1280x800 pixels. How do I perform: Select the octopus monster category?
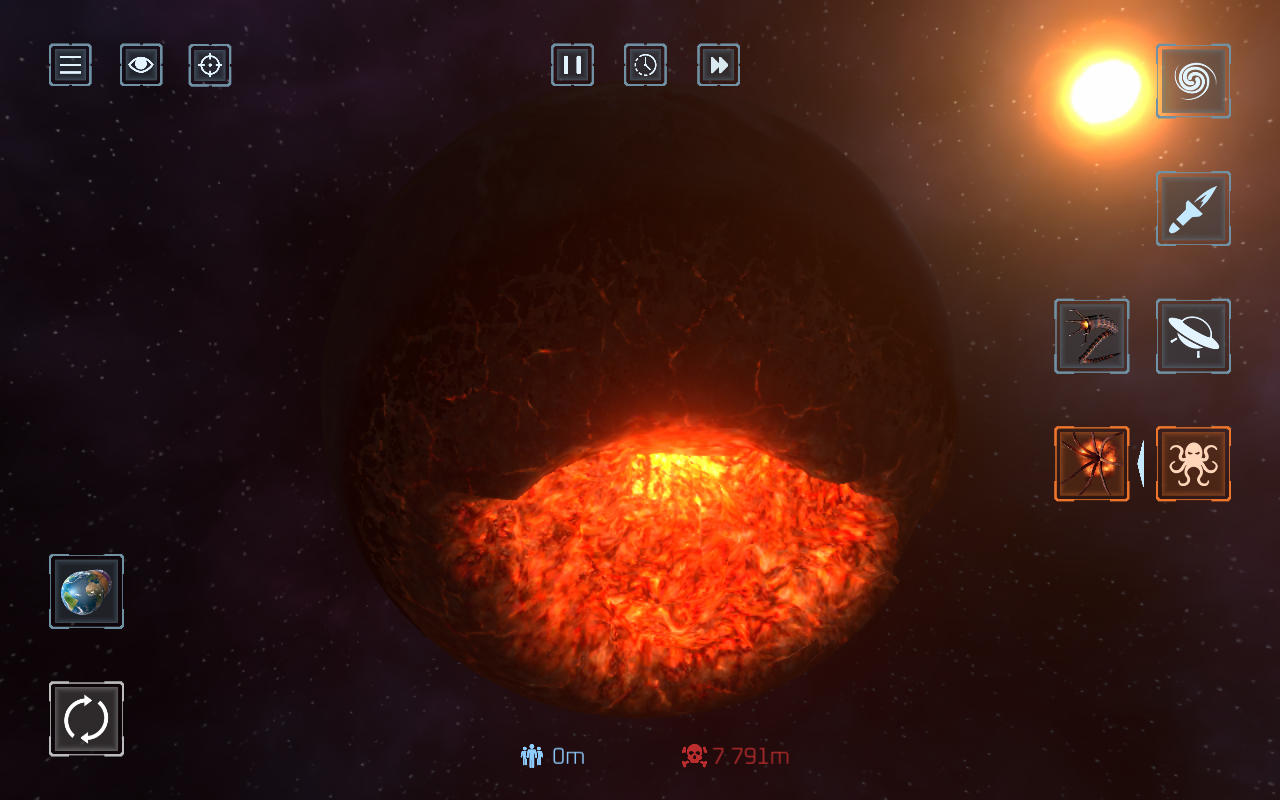point(1193,464)
